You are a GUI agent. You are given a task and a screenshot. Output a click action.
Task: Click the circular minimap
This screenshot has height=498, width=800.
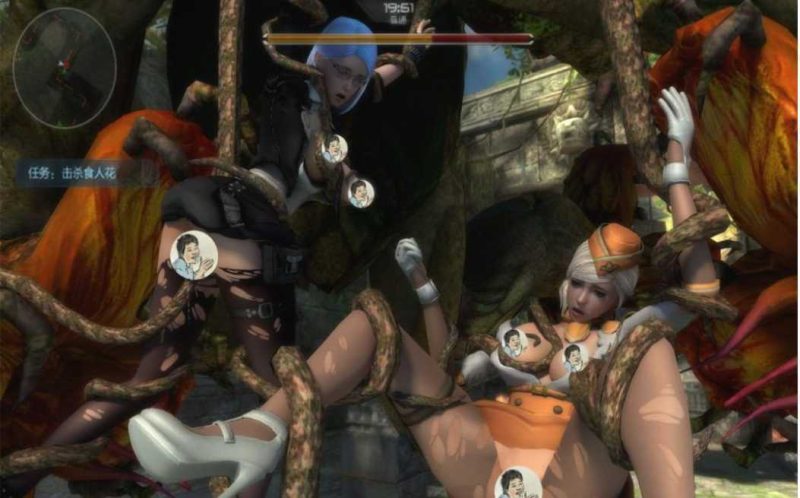click(65, 68)
